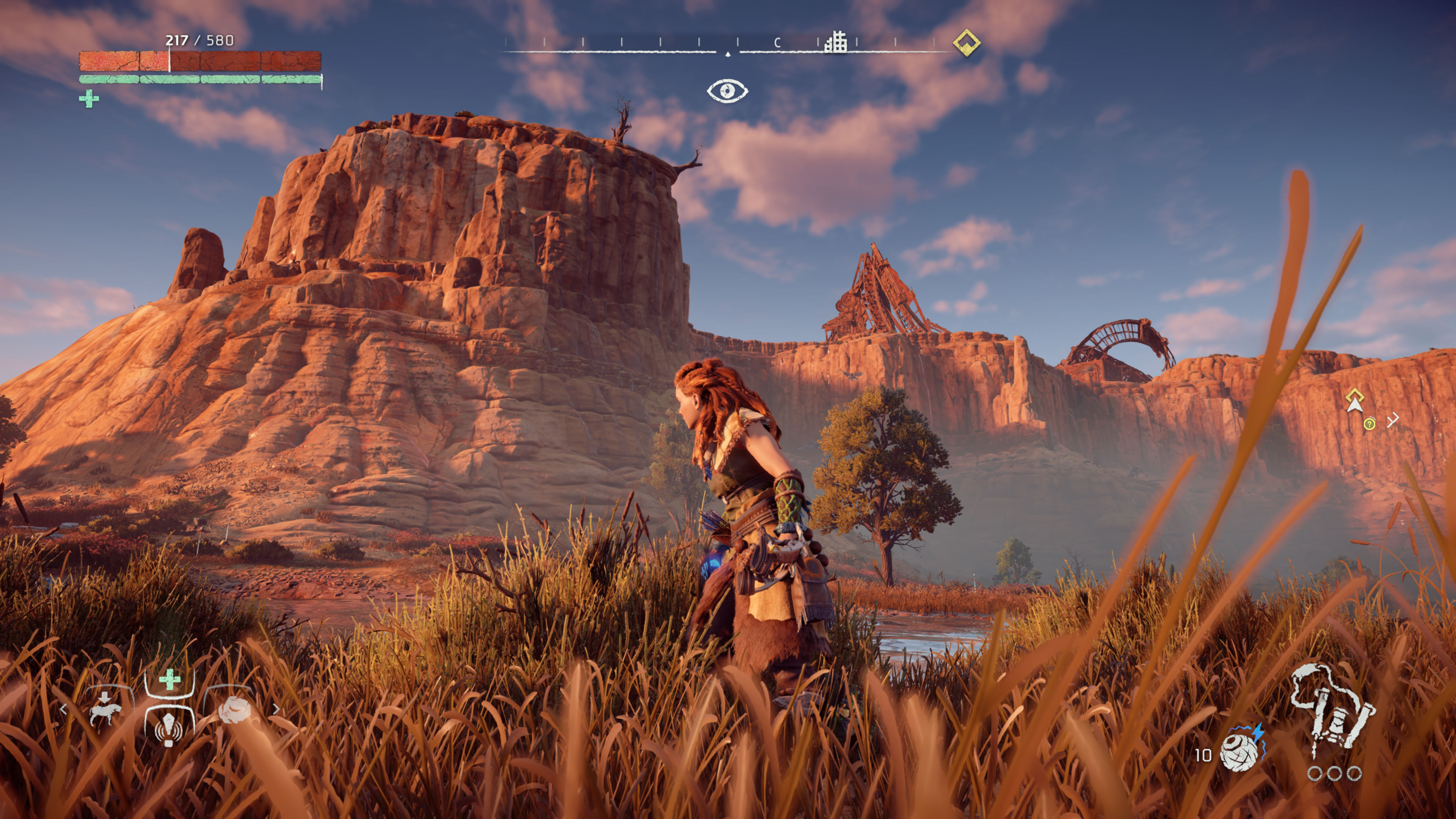
Task: Click the stealth eye visibility indicator
Action: coord(728,91)
